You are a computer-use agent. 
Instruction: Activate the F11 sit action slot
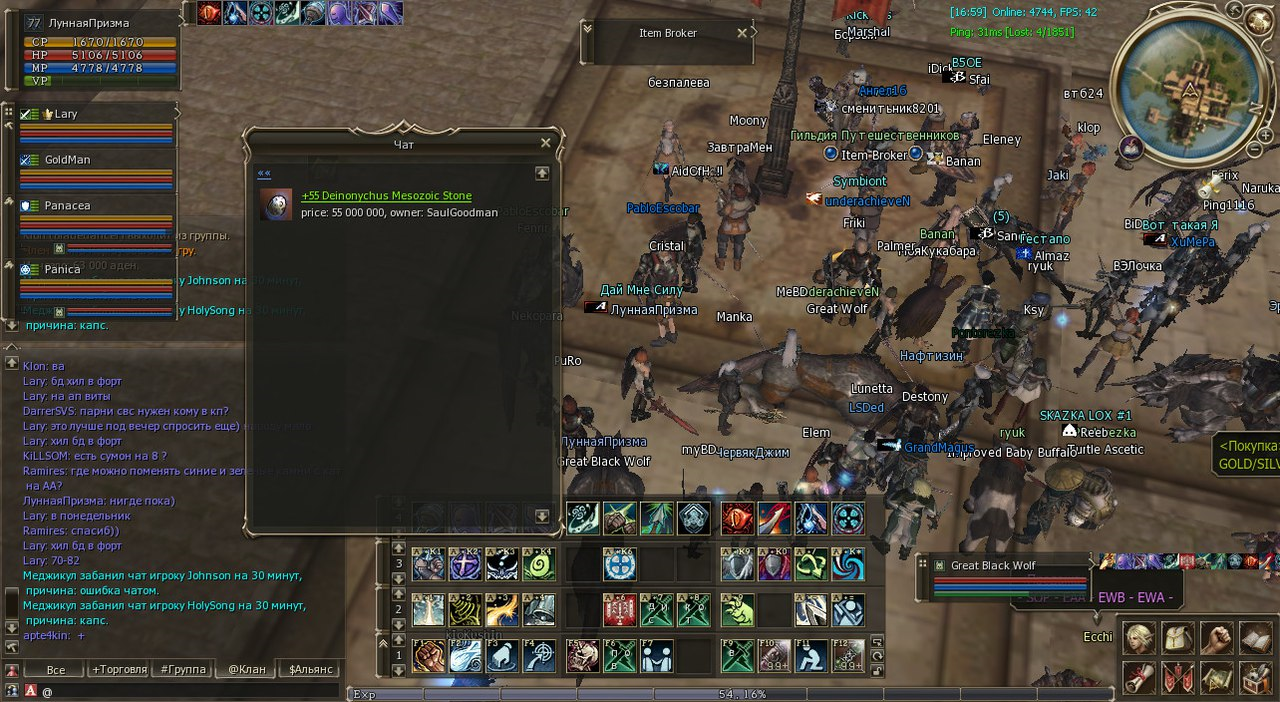[x=811, y=656]
